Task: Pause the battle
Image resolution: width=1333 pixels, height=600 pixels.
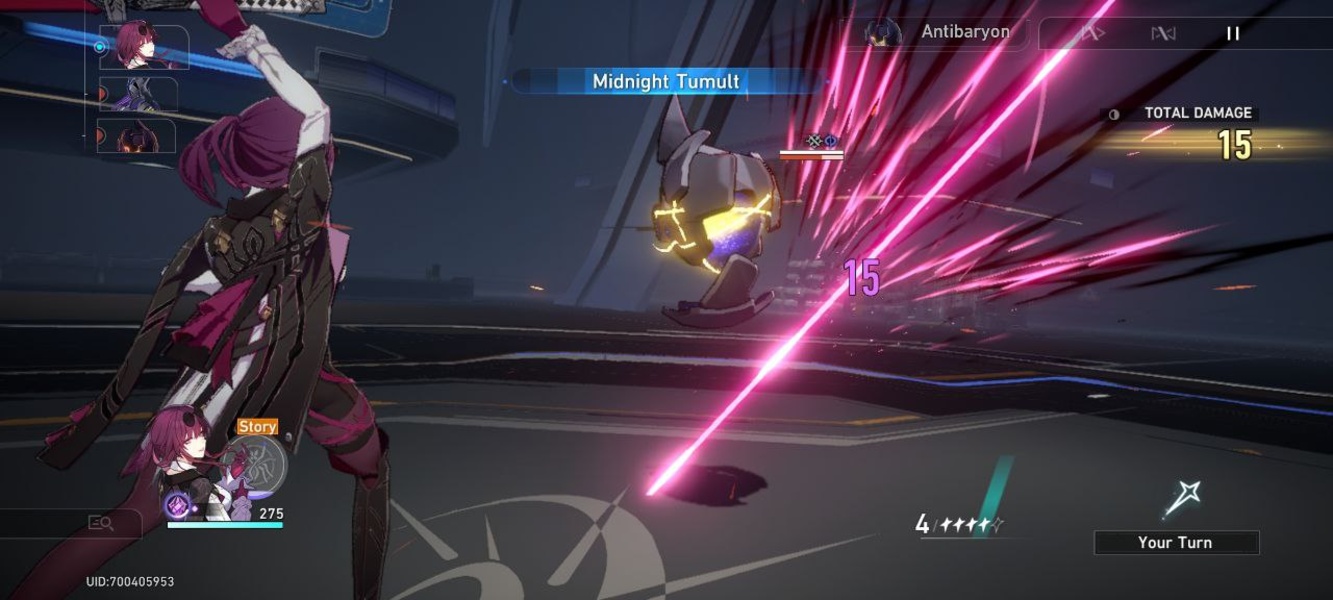Action: [x=1233, y=34]
